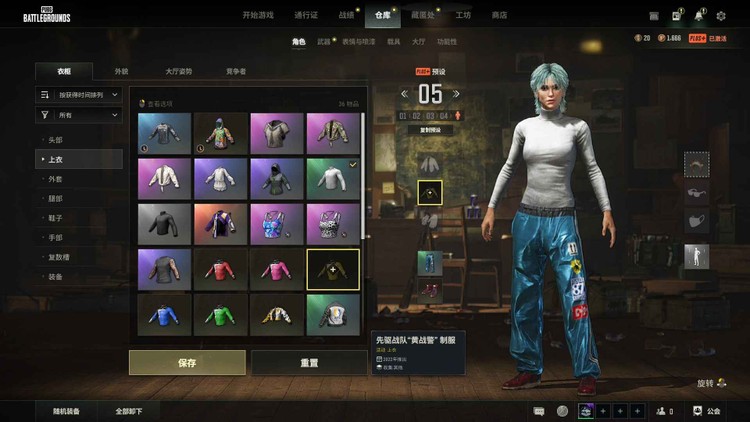
Task: Open the 工坊 (Workshop) menu
Action: pyautogui.click(x=463, y=15)
